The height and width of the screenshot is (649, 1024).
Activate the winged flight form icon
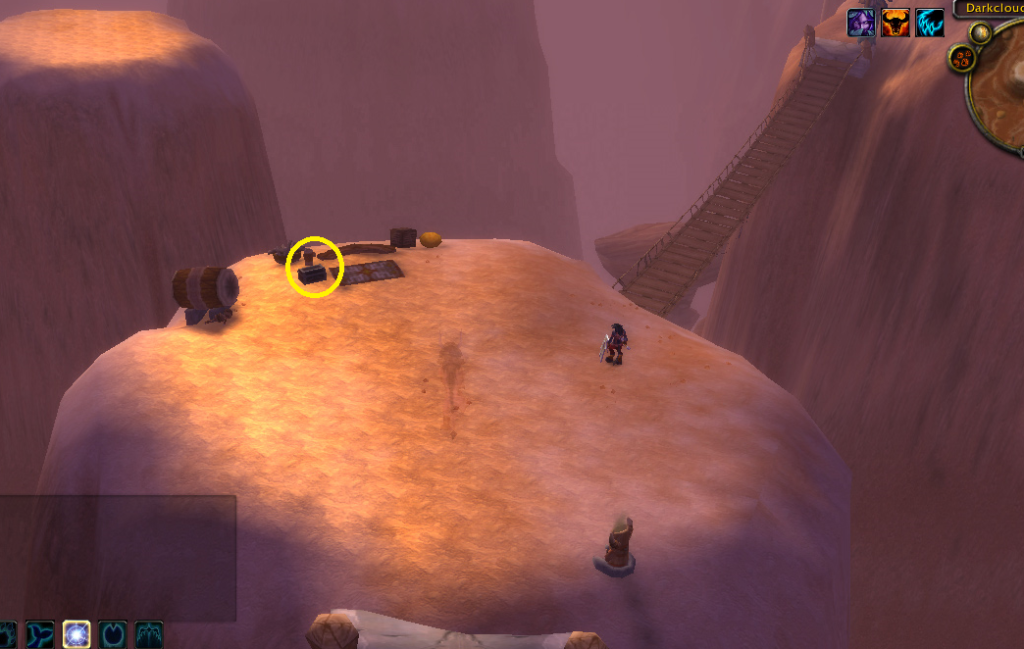tap(149, 635)
